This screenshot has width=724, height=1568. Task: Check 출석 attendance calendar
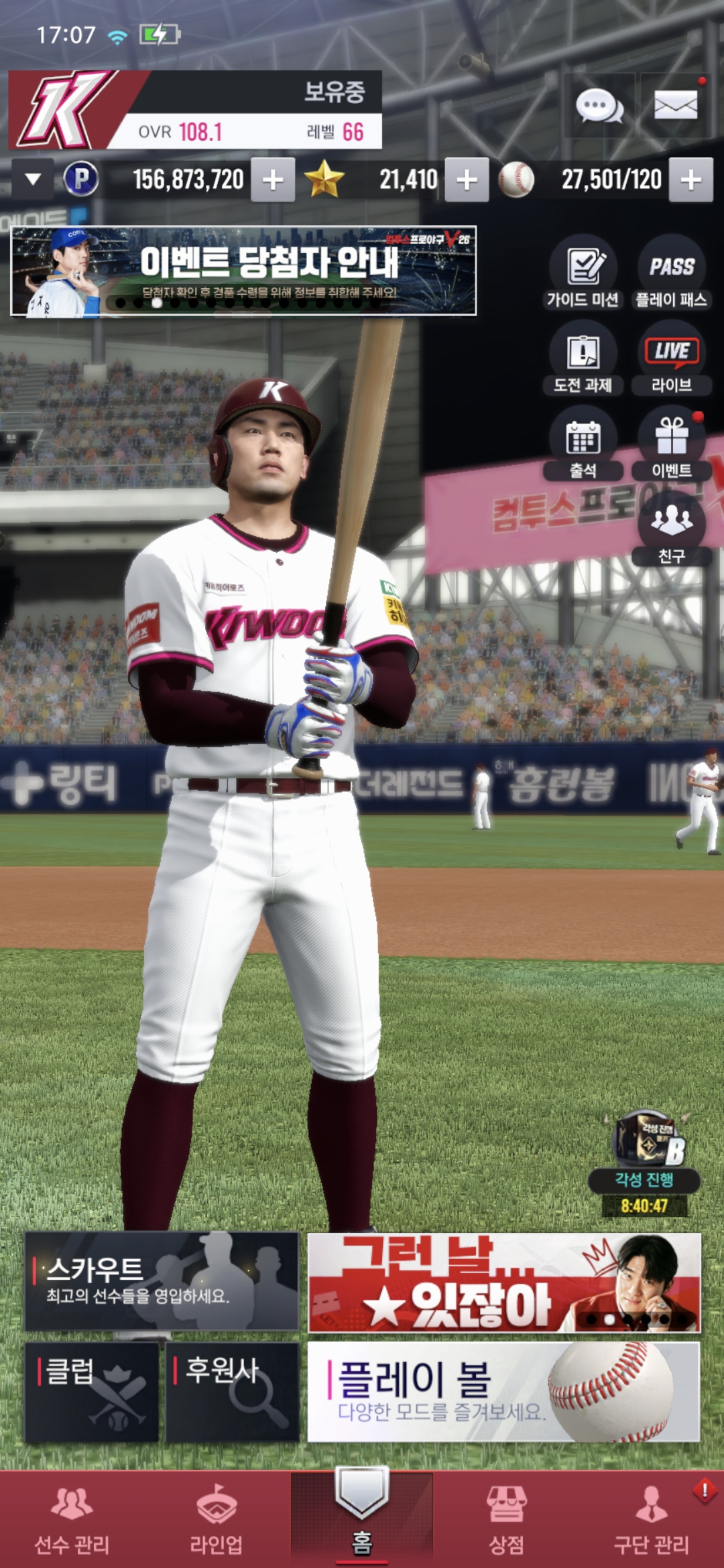[583, 444]
